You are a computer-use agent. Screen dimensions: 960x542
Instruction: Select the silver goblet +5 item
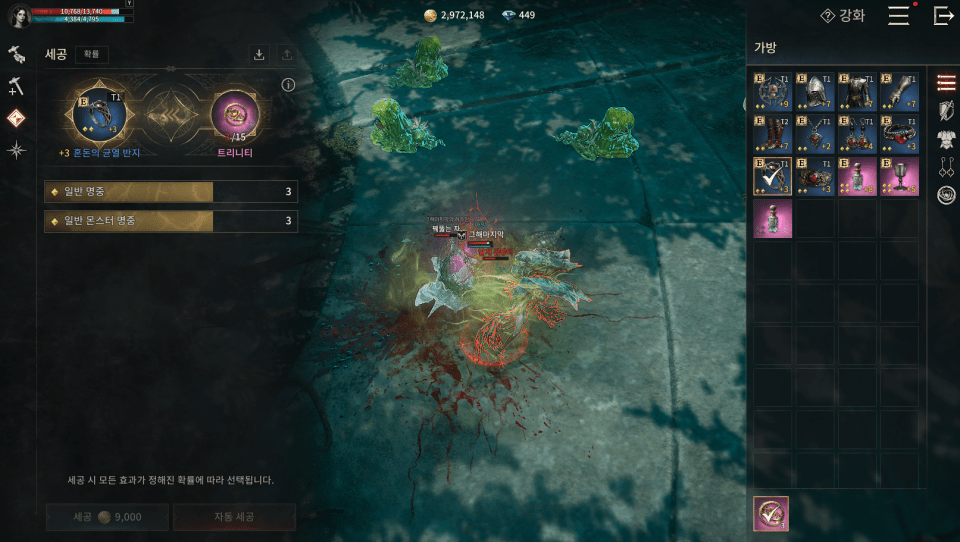pyautogui.click(x=899, y=176)
